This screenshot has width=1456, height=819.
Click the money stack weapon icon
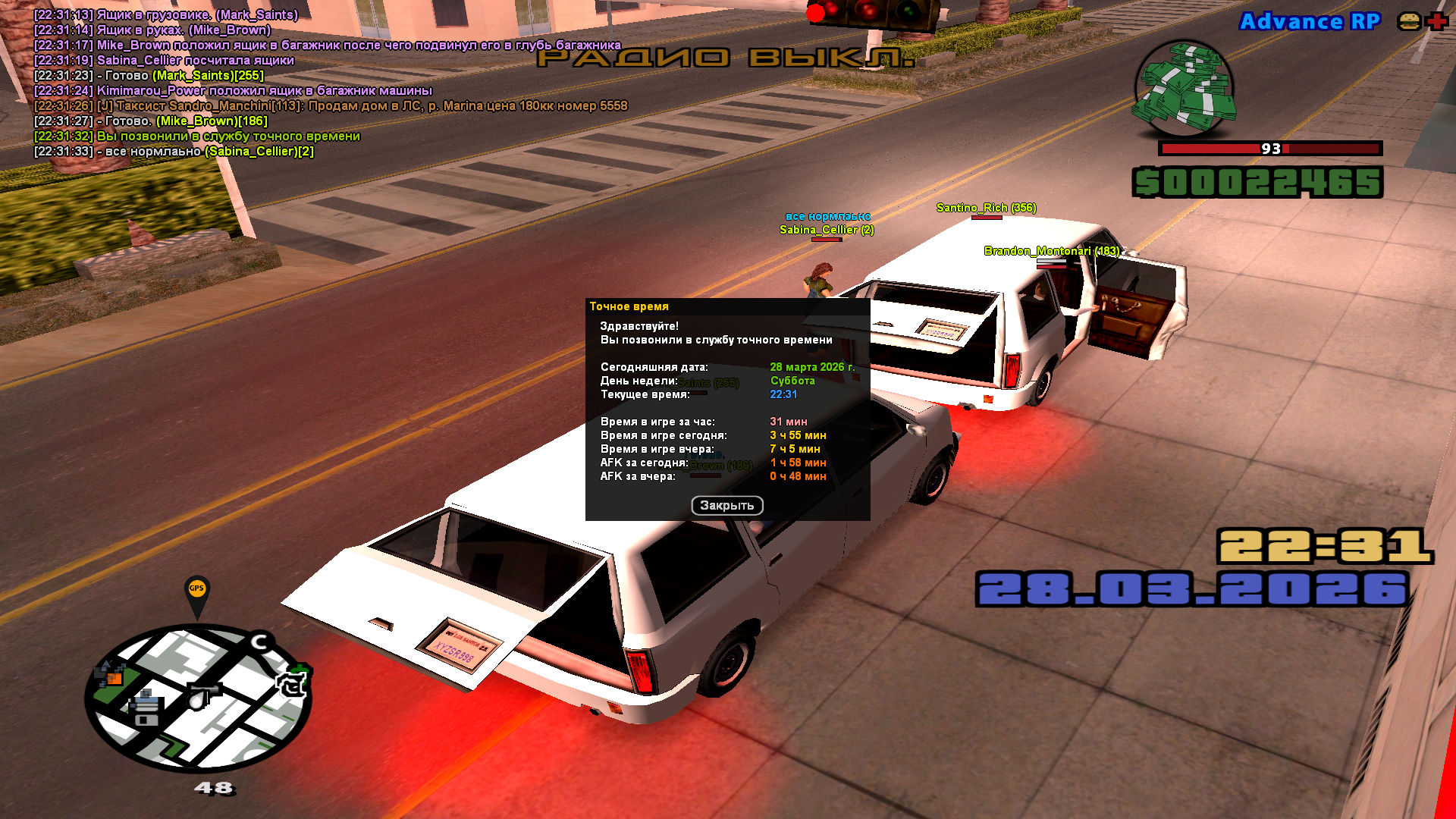pyautogui.click(x=1184, y=88)
